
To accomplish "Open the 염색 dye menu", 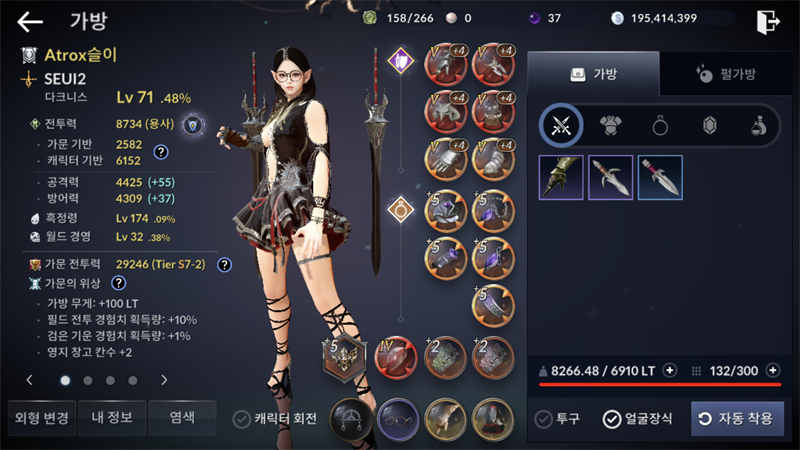I will pyautogui.click(x=182, y=418).
